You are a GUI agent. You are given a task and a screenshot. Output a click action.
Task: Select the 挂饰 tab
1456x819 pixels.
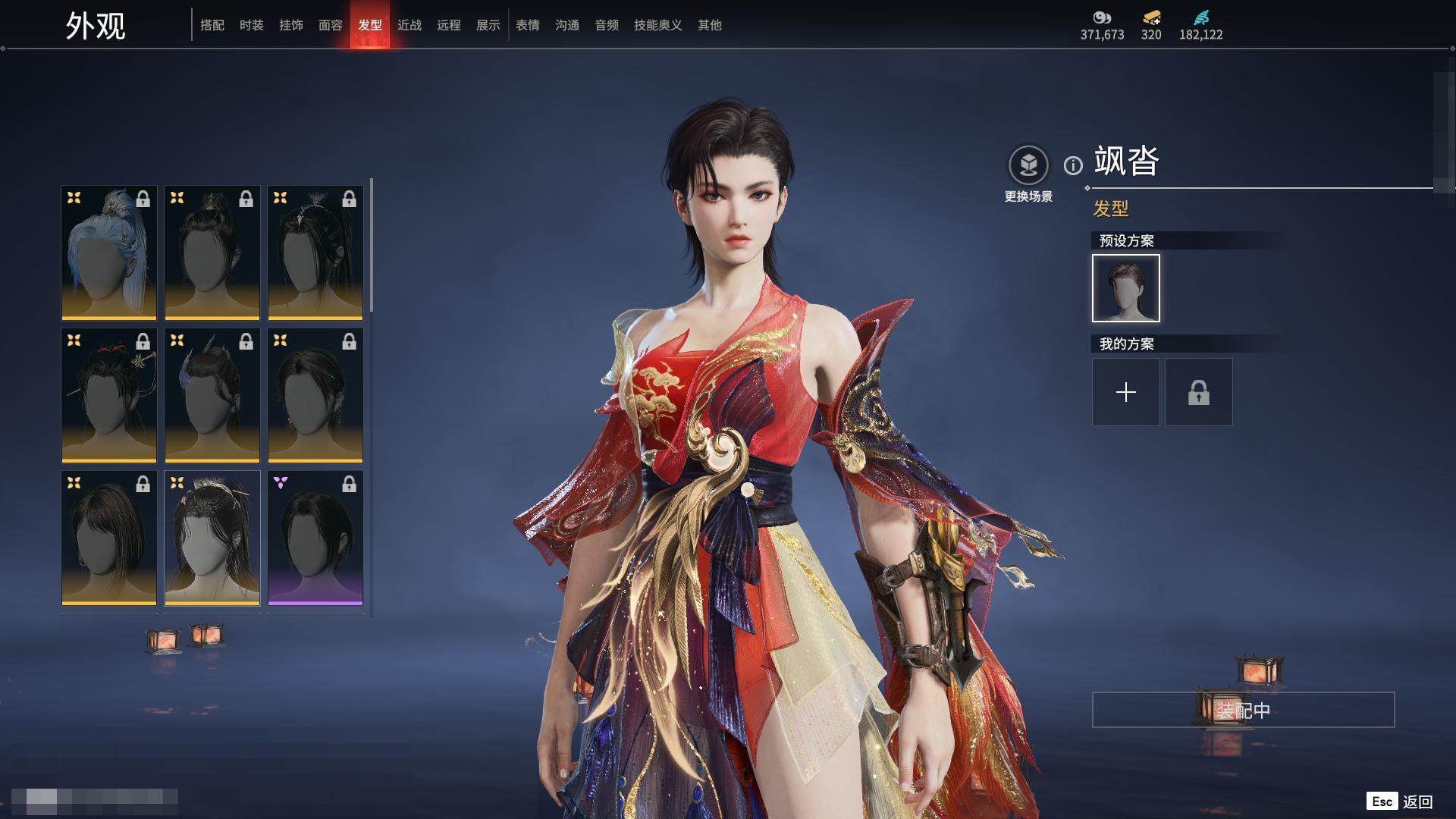[x=291, y=25]
